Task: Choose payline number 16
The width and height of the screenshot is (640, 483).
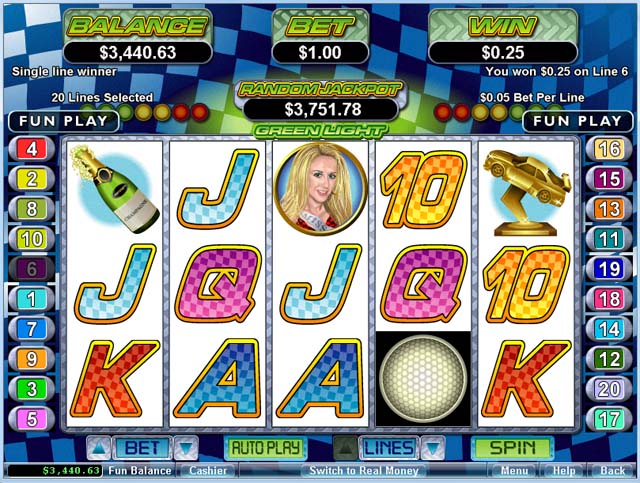Action: click(608, 150)
